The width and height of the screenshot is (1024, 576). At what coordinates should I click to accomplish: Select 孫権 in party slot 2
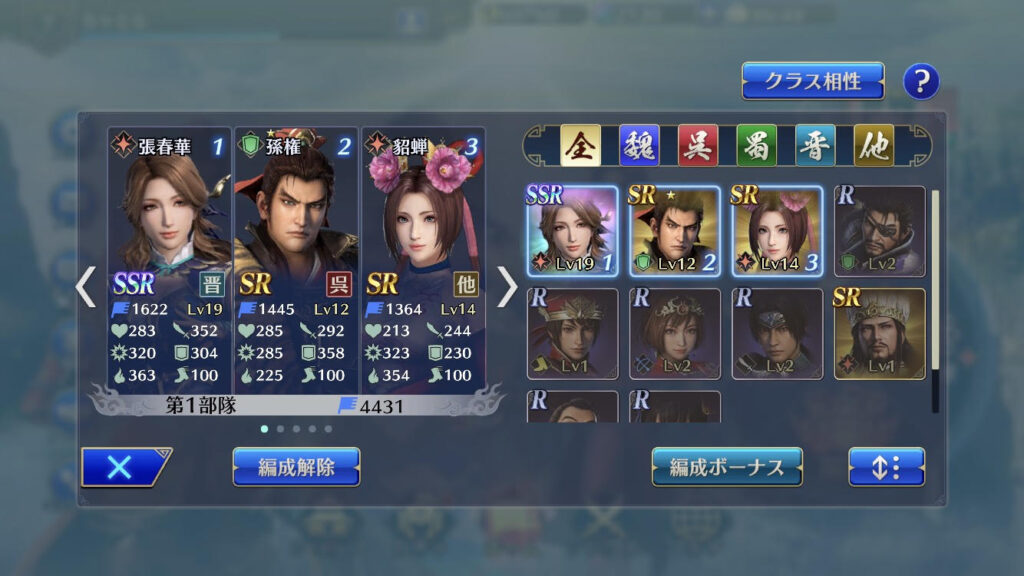(295, 260)
